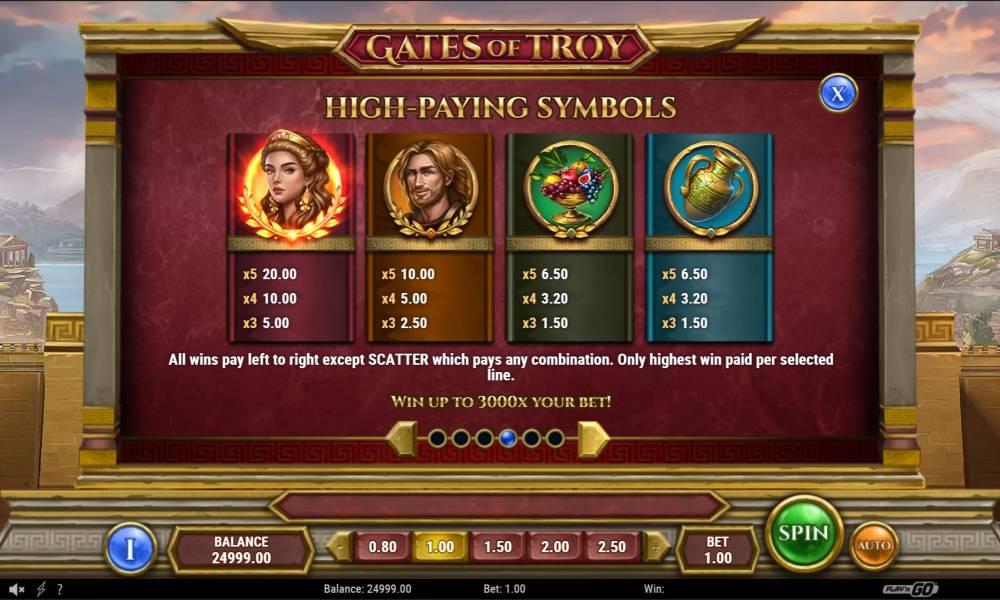Show higher bet values with right arrow
The height and width of the screenshot is (600, 1000).
655,547
